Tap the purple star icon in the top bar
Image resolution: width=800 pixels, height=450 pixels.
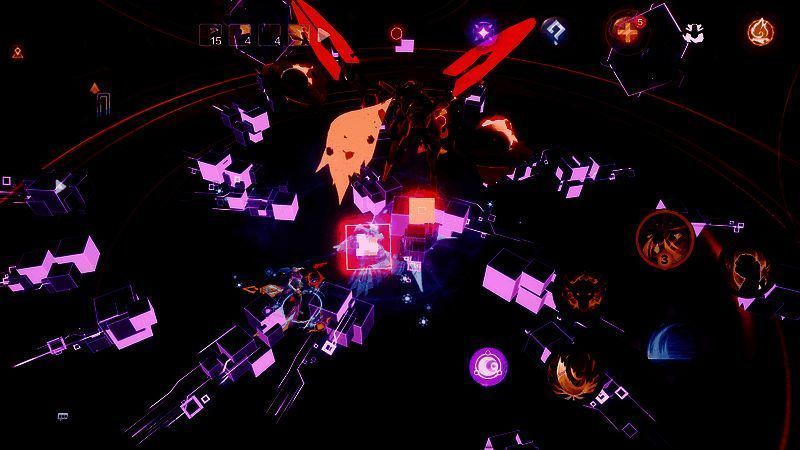click(x=484, y=32)
